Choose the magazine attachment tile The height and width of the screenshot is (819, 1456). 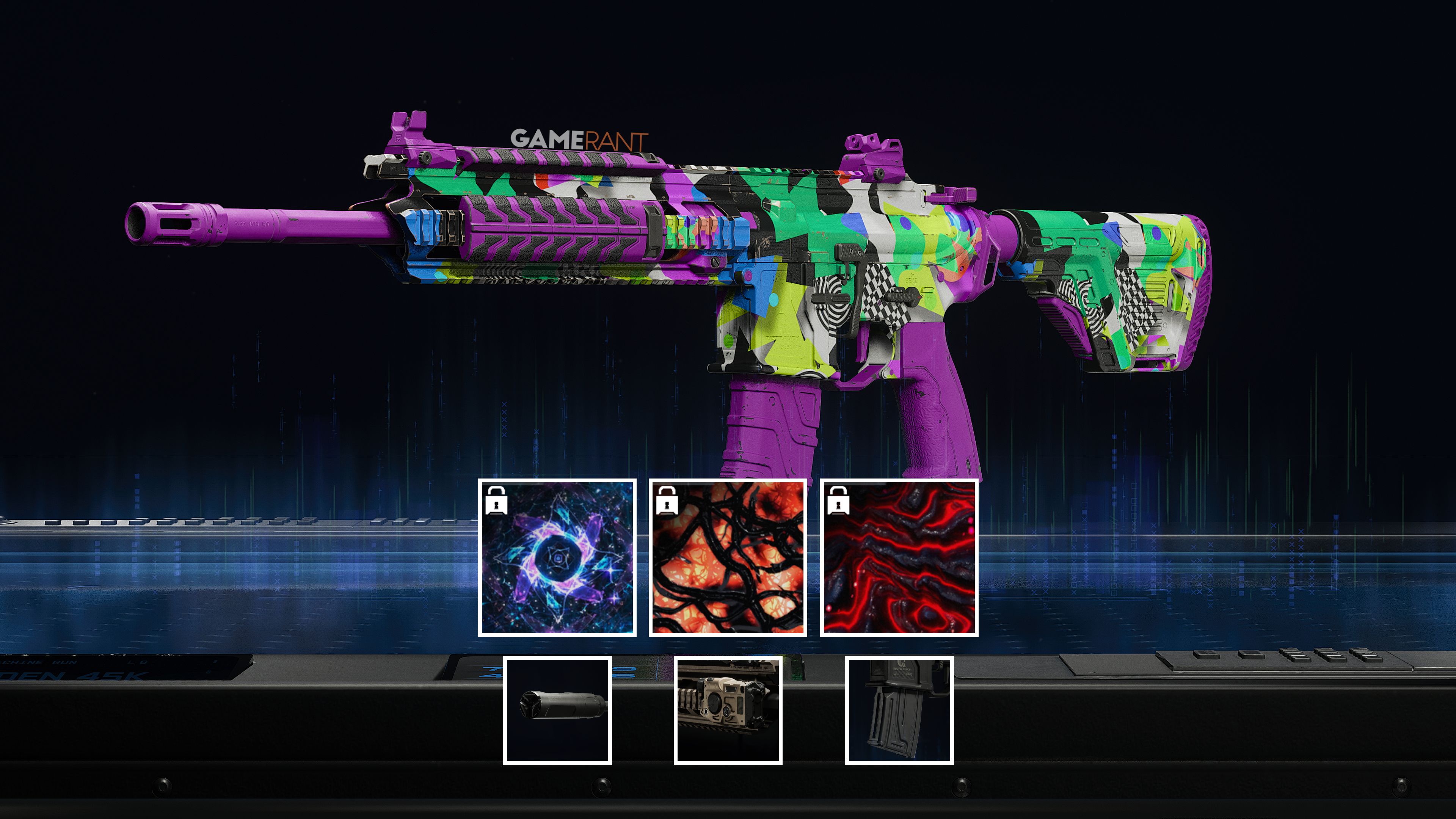(x=899, y=710)
